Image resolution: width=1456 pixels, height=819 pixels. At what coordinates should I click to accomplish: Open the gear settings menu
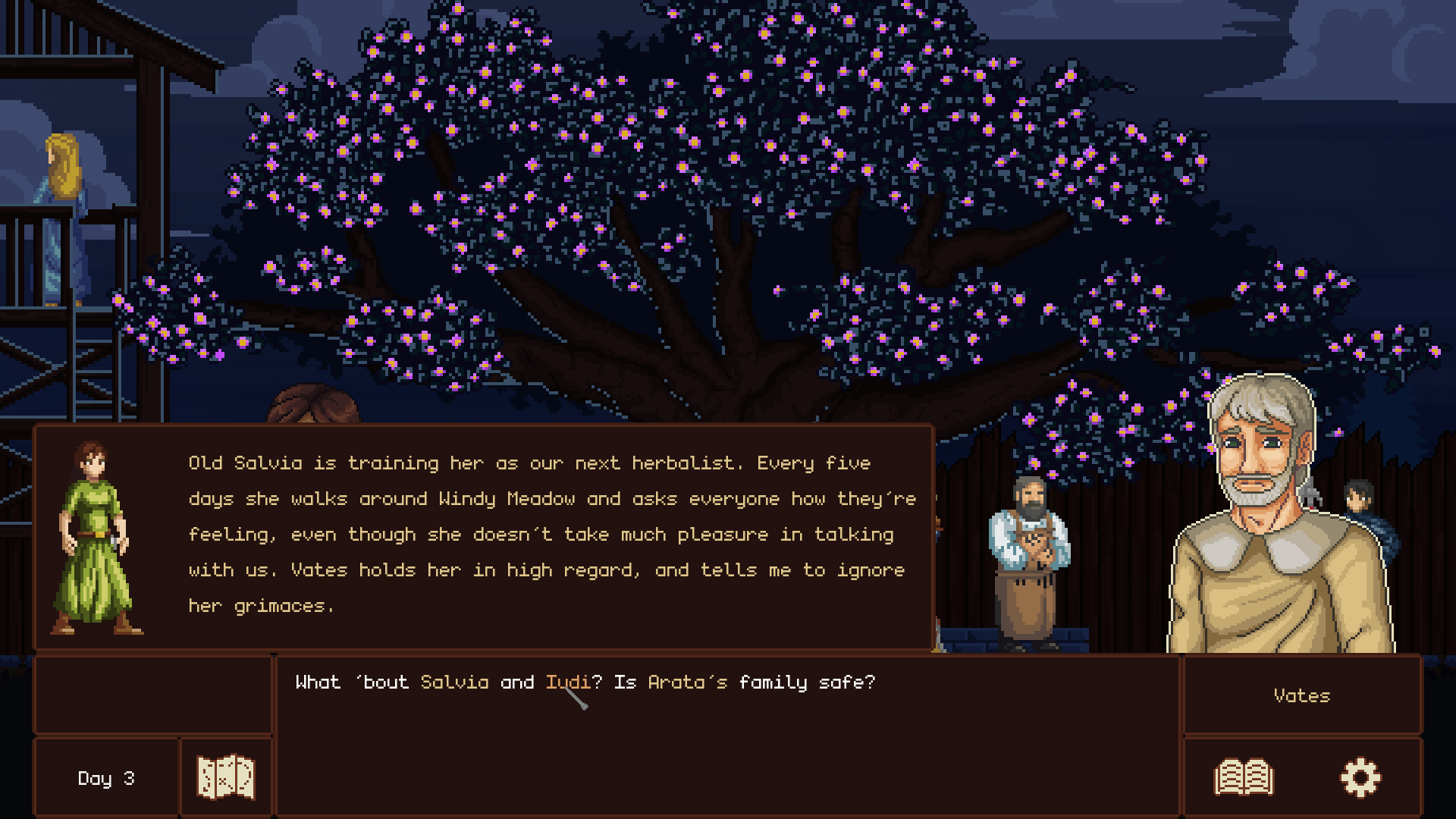point(1360,777)
